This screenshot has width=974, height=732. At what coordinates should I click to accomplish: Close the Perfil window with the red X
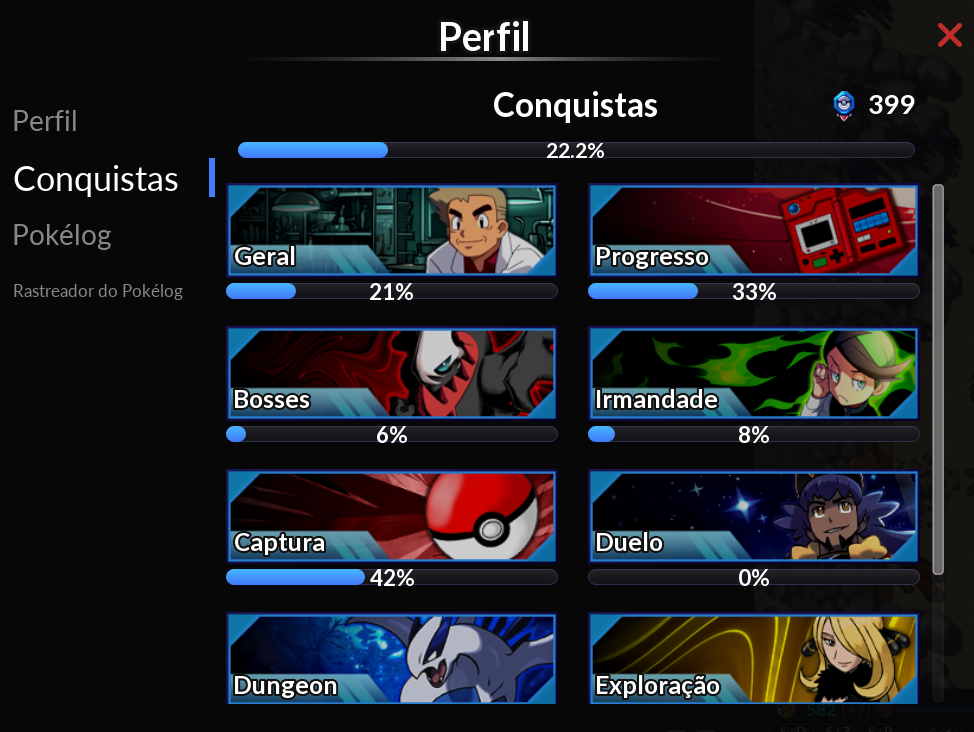949,37
